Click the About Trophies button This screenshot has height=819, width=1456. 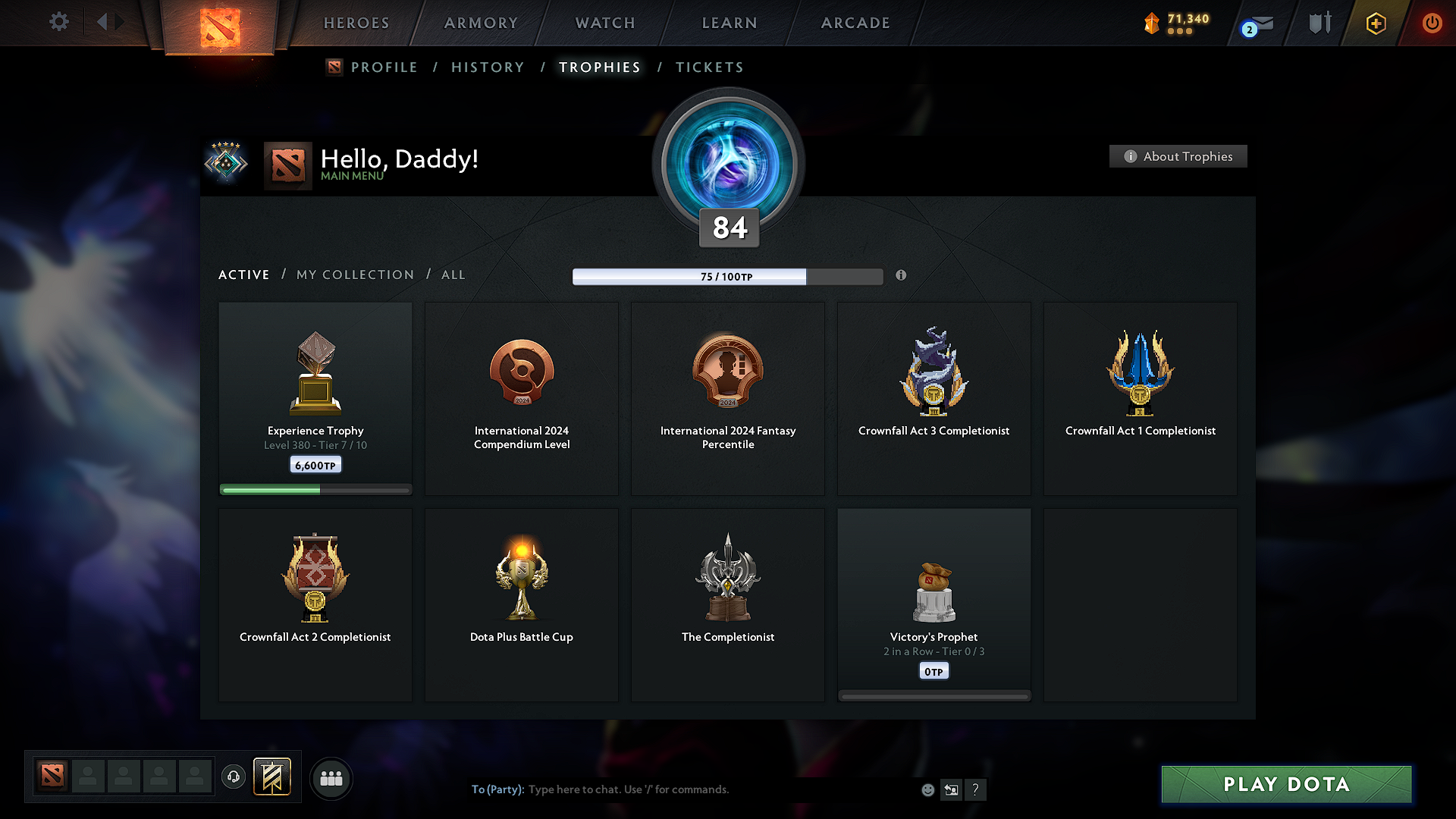click(1178, 156)
